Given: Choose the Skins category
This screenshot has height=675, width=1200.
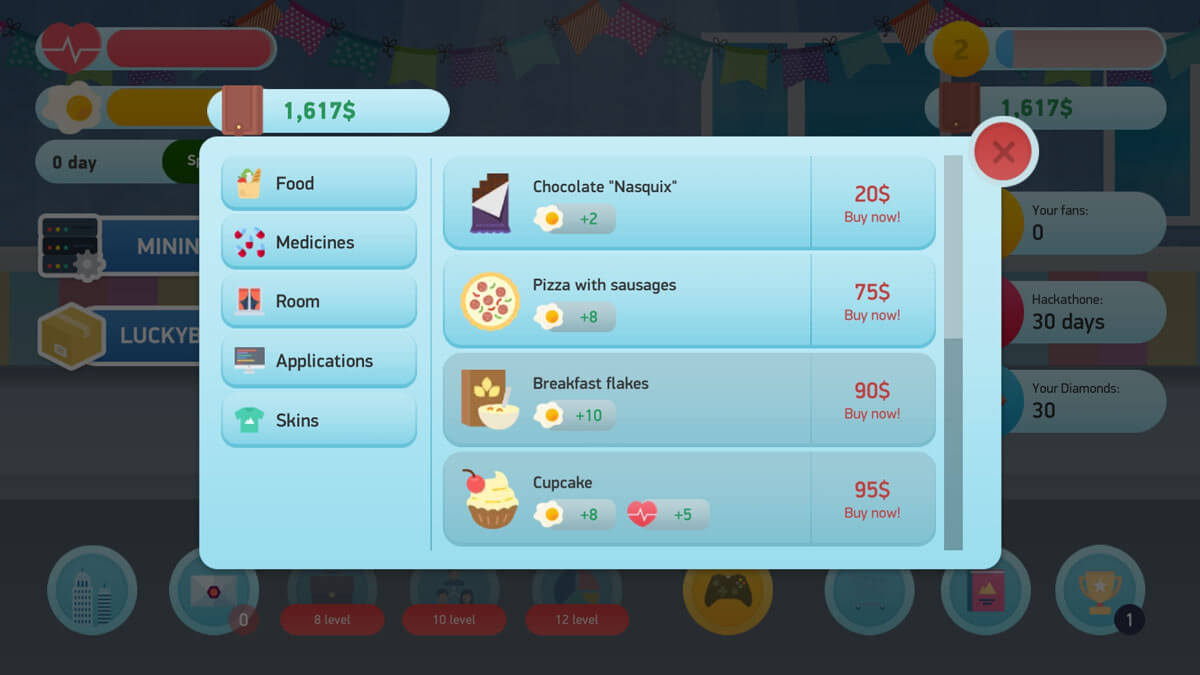Looking at the screenshot, I should [319, 420].
